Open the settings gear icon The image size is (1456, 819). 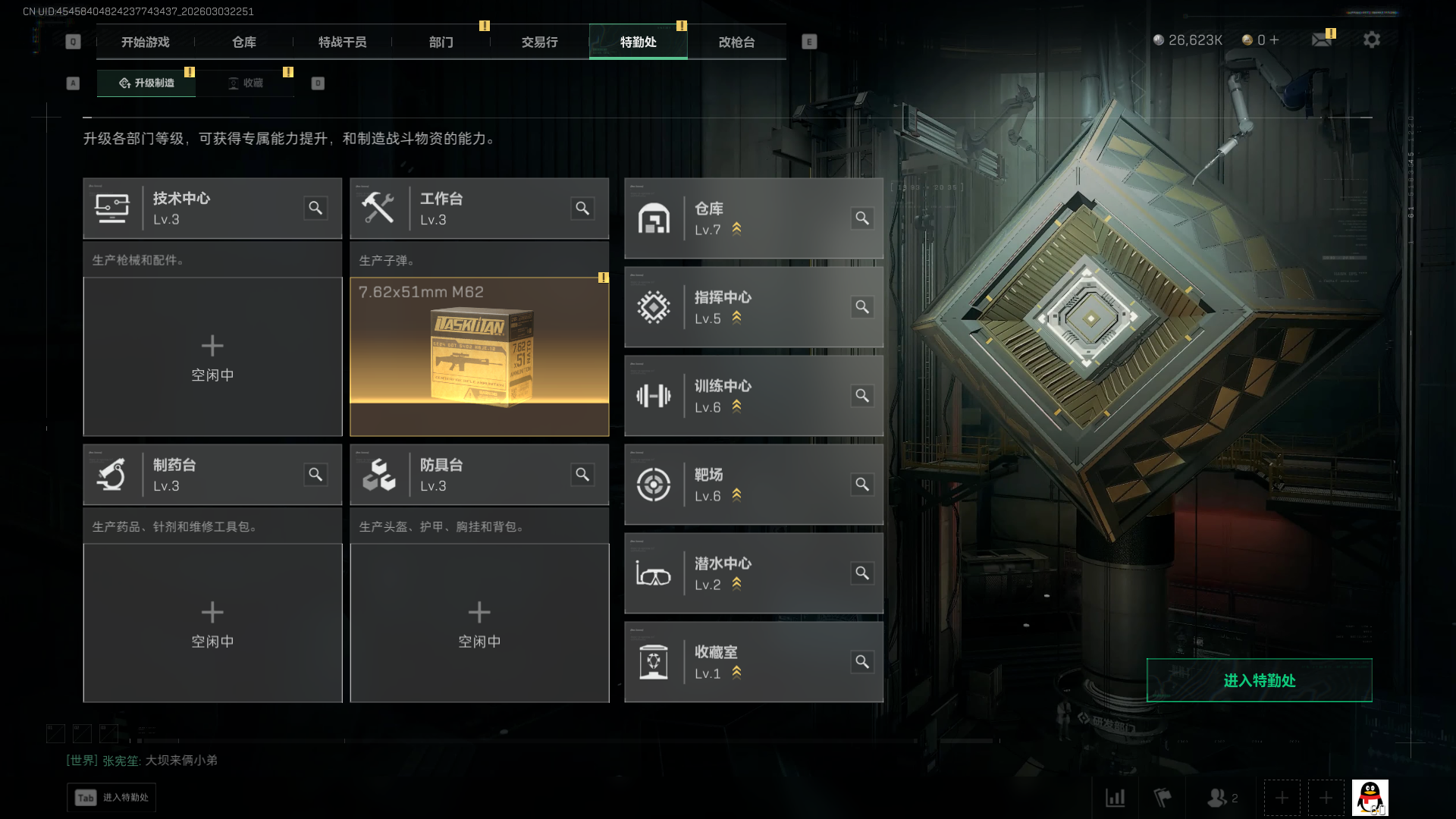tap(1372, 39)
